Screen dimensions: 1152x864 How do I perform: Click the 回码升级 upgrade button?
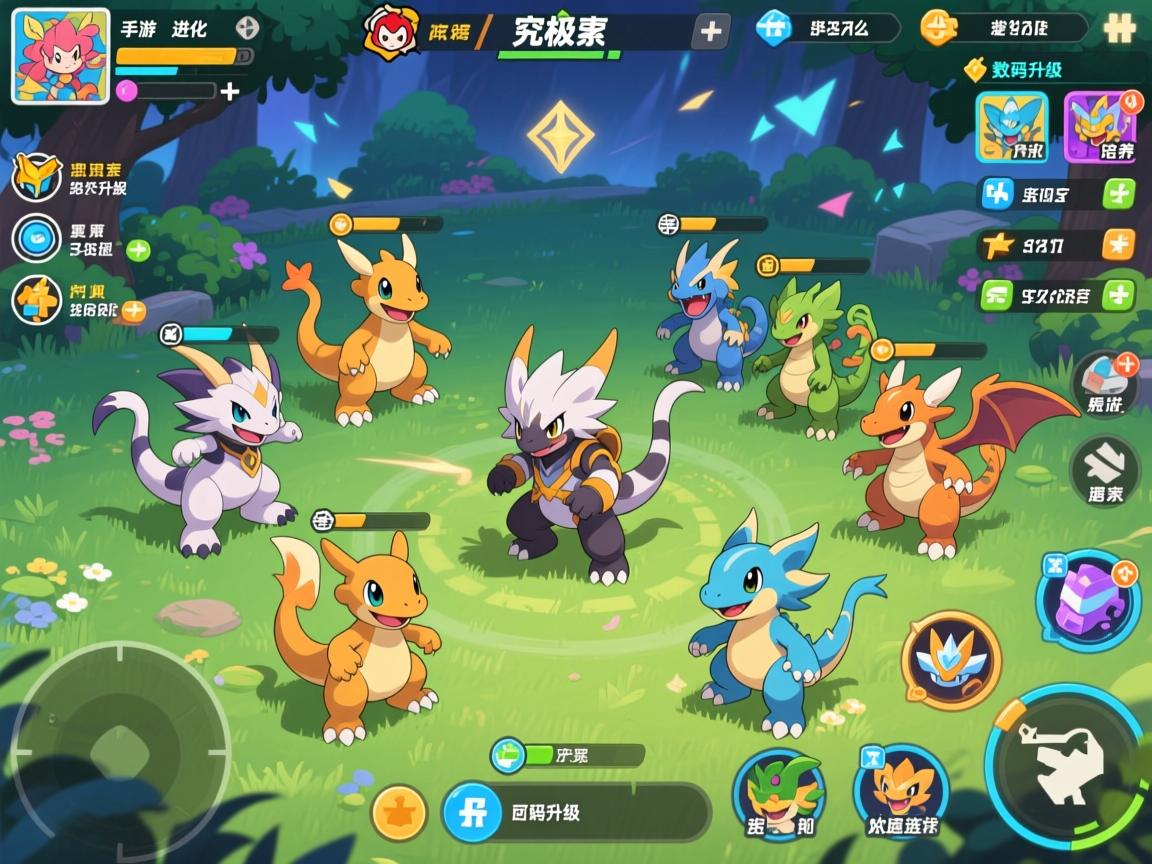click(575, 812)
